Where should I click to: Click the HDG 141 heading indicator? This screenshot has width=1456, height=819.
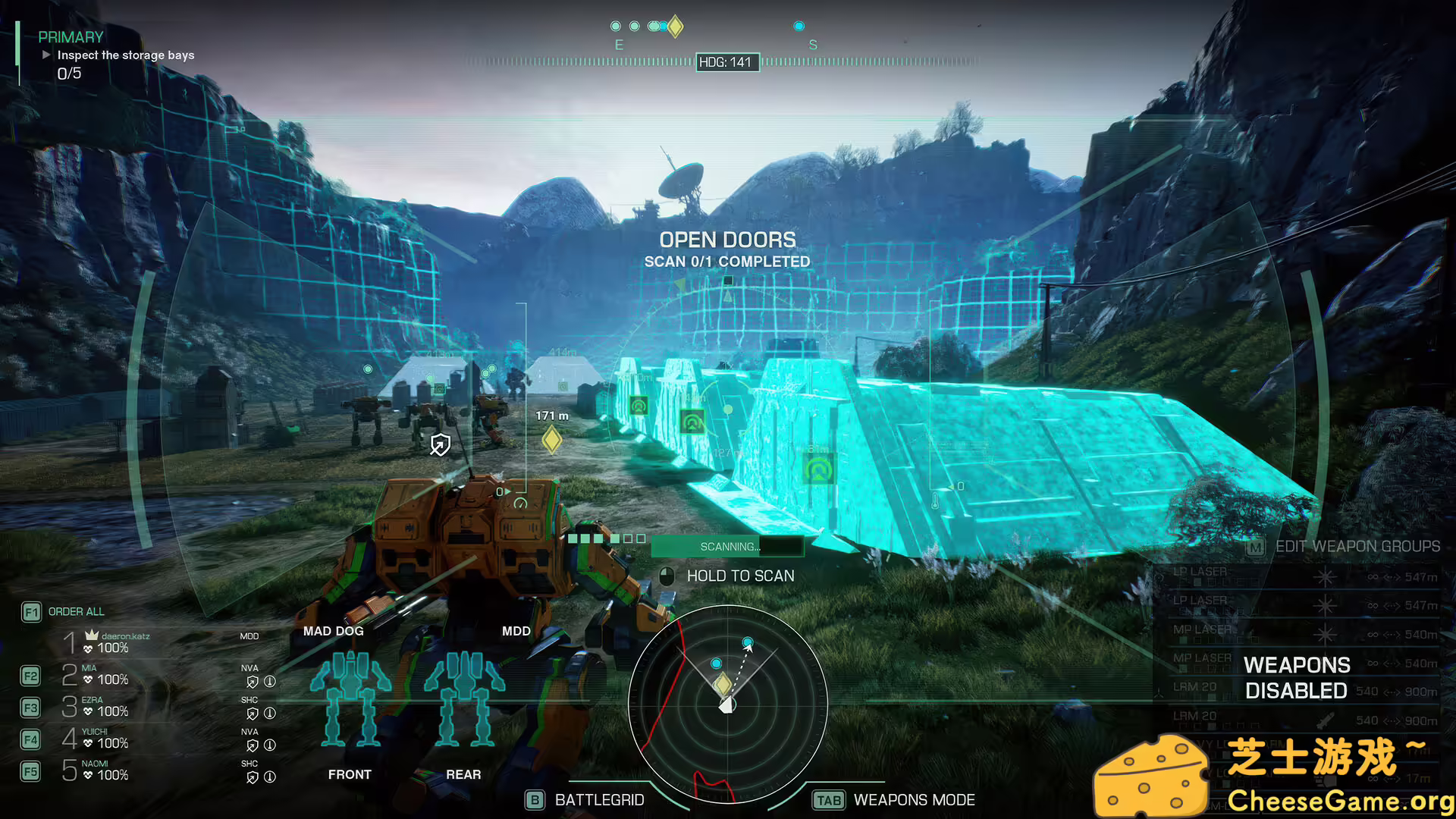[x=727, y=62]
